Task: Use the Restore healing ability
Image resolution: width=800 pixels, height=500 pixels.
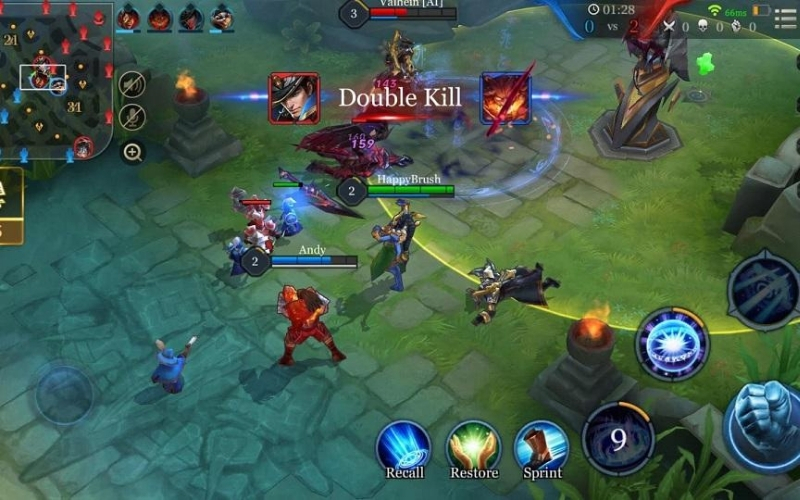Action: (x=473, y=447)
